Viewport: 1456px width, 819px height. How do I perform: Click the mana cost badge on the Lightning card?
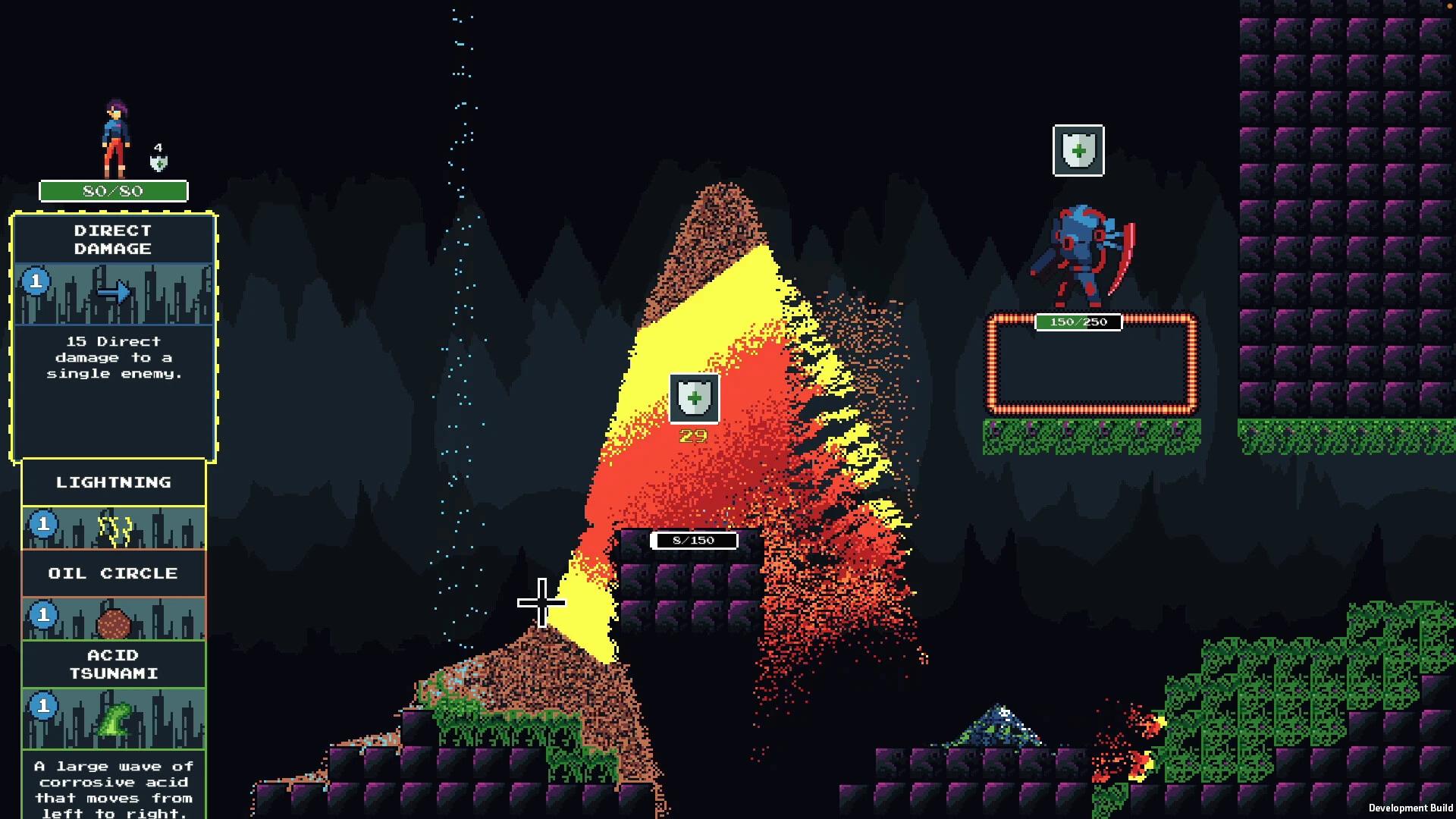point(43,522)
